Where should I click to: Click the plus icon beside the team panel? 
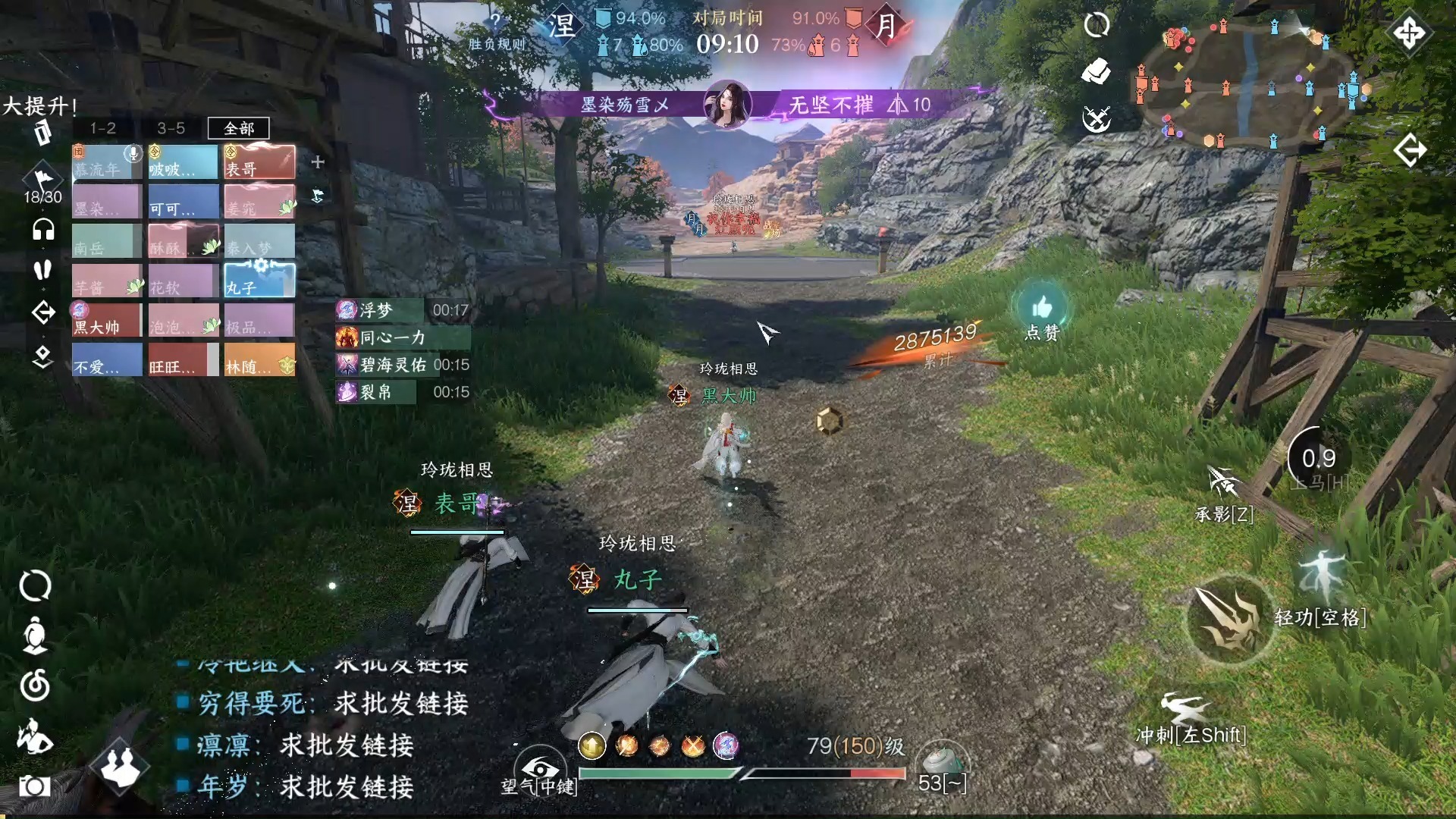click(x=318, y=162)
